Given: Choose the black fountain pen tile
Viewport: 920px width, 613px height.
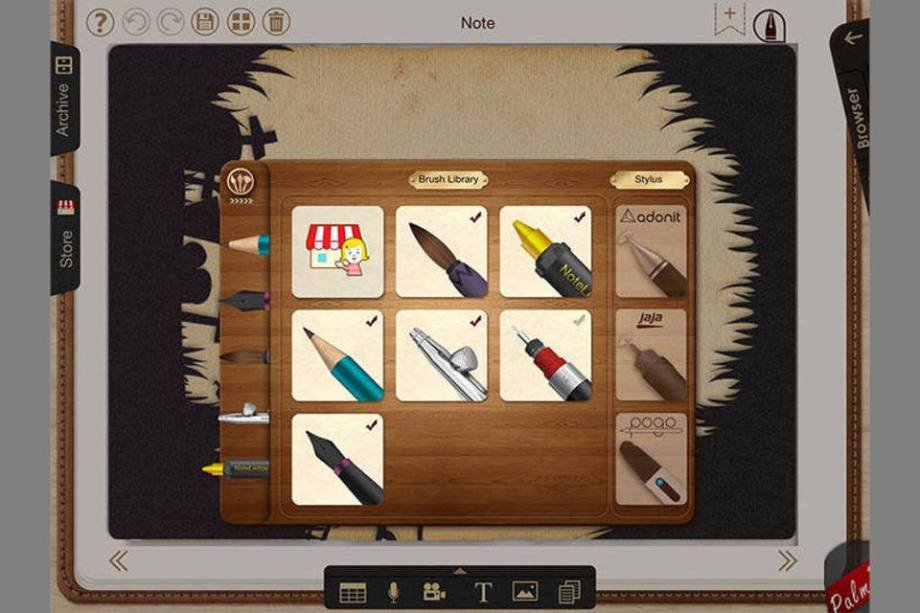Looking at the screenshot, I should click(337, 459).
